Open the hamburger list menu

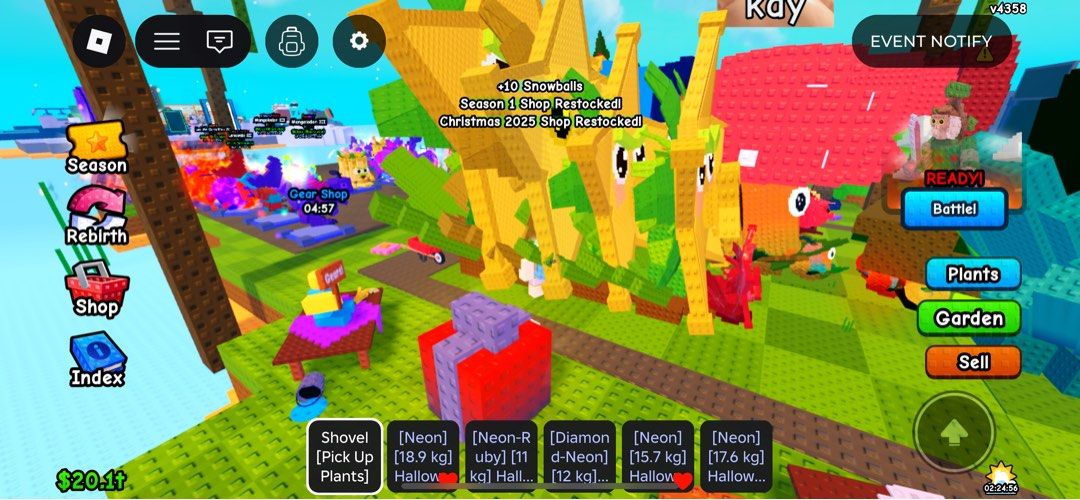166,42
